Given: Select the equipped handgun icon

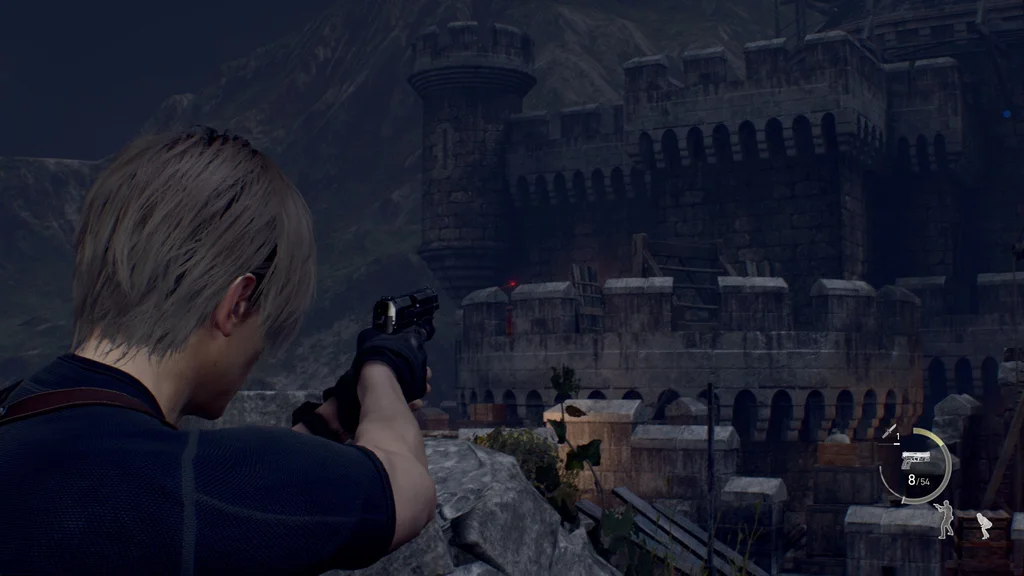Looking at the screenshot, I should tap(915, 462).
